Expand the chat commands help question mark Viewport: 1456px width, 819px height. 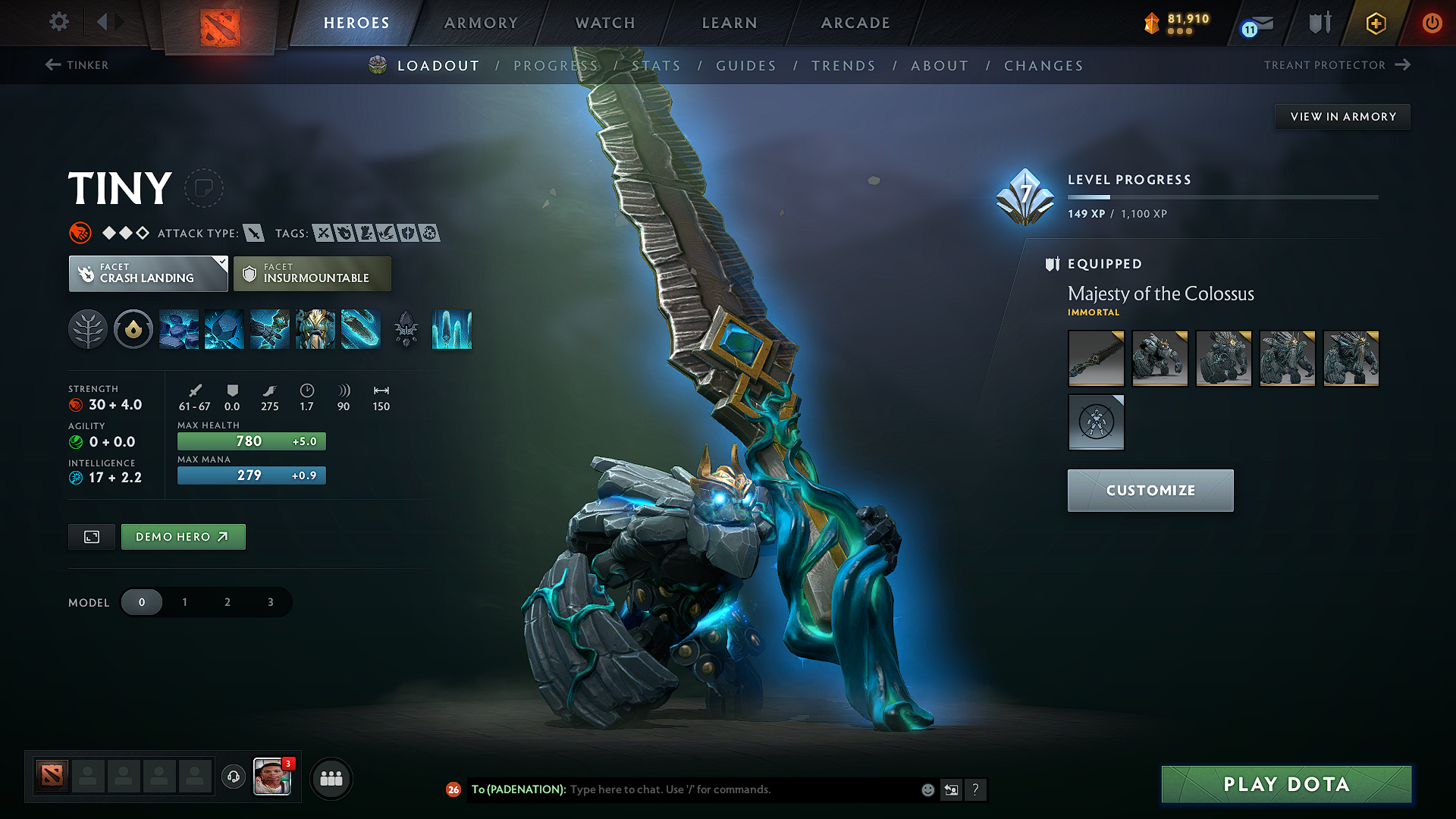976,789
